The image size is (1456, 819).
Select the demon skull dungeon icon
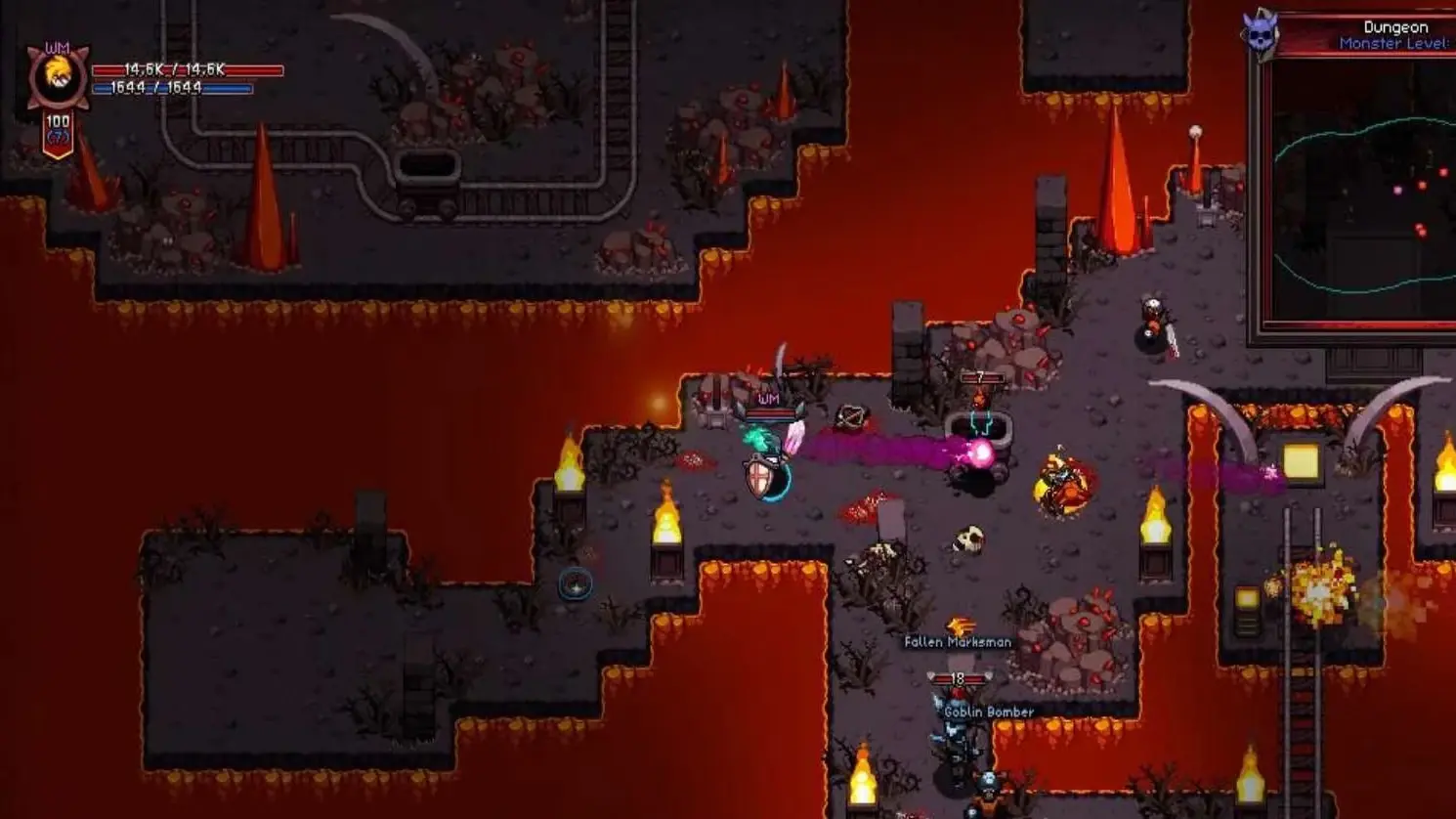coord(1260,34)
